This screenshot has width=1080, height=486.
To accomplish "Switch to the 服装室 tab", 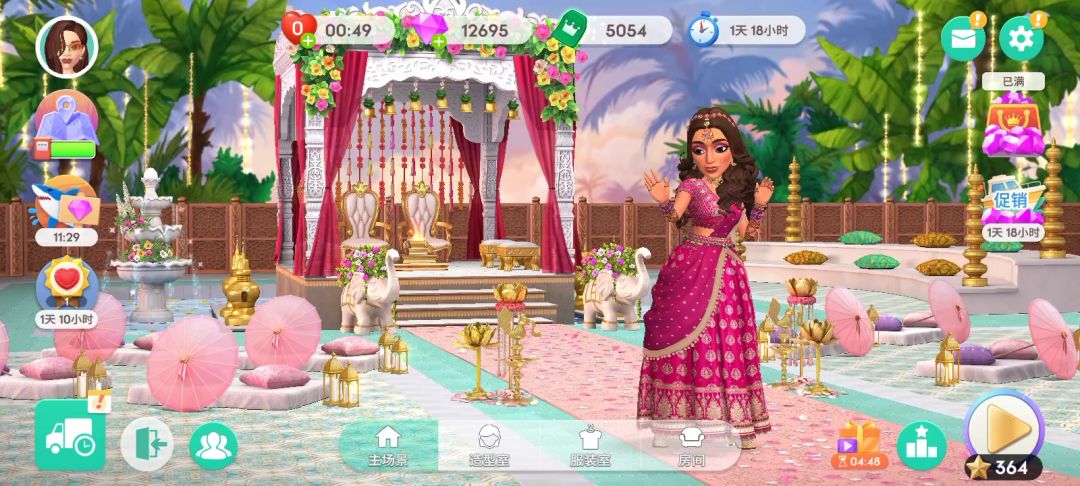I will point(590,446).
